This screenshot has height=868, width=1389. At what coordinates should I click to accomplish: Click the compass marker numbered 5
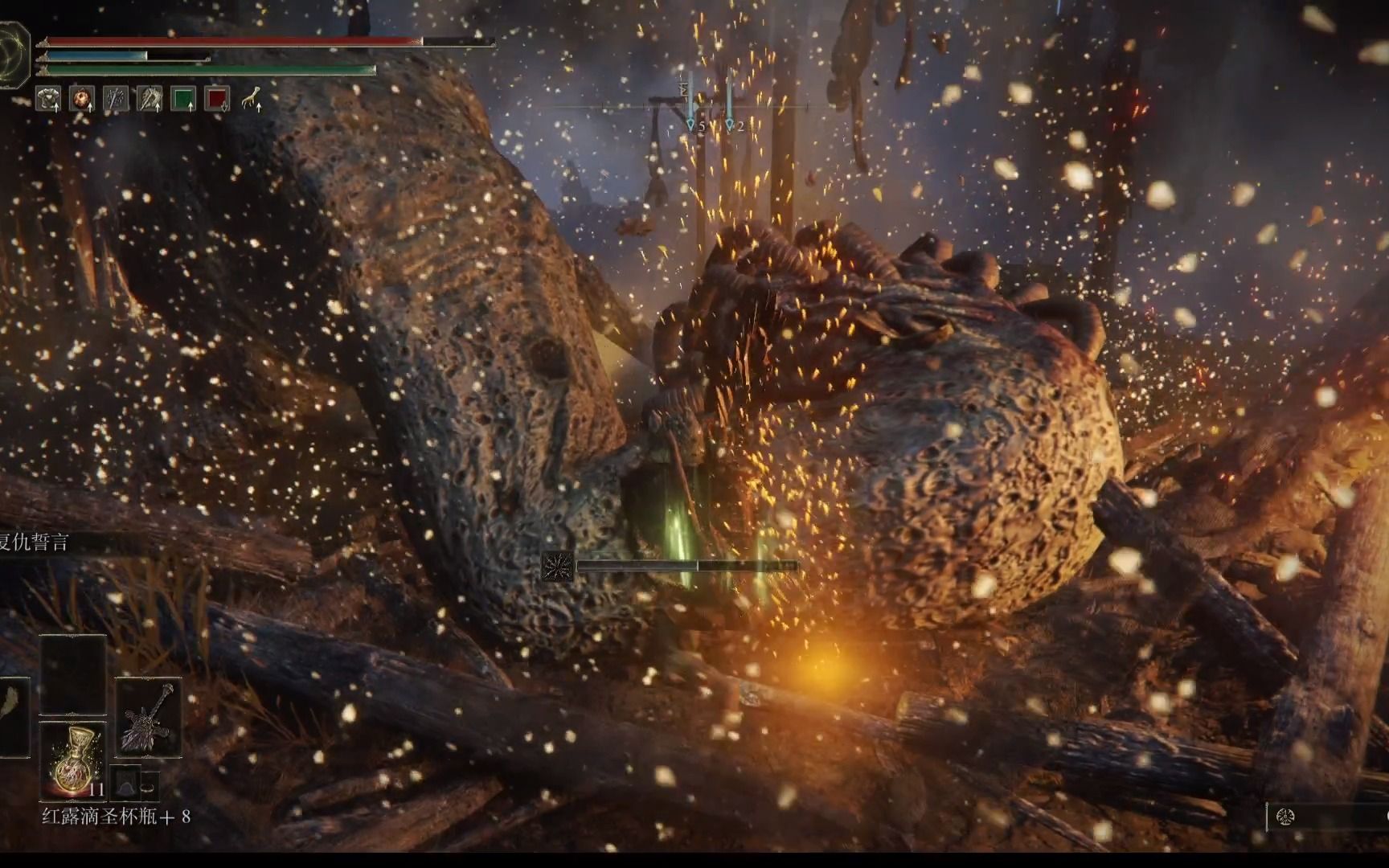click(x=690, y=125)
